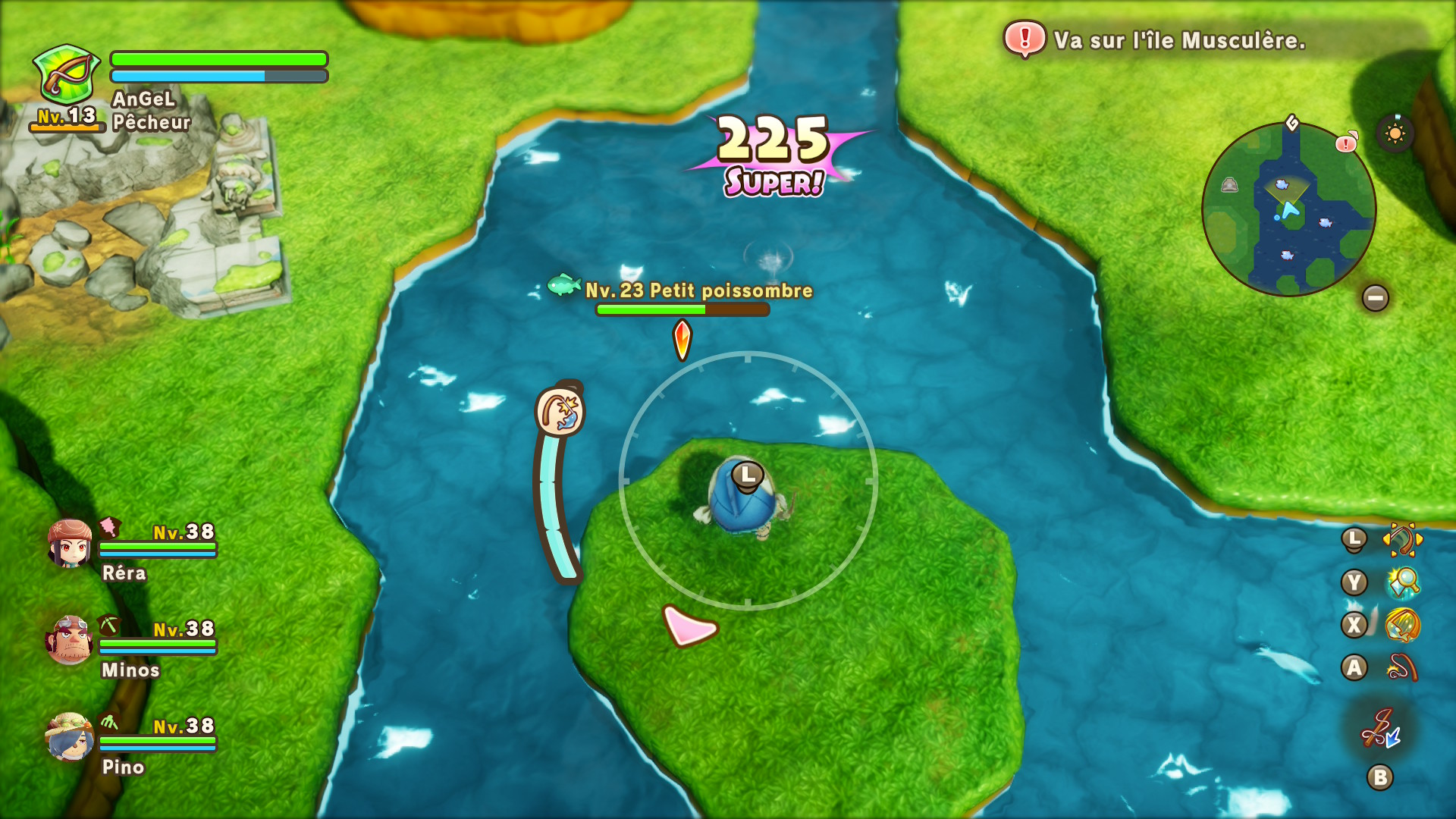Use the hook strike fishing action icon

pos(1402,668)
